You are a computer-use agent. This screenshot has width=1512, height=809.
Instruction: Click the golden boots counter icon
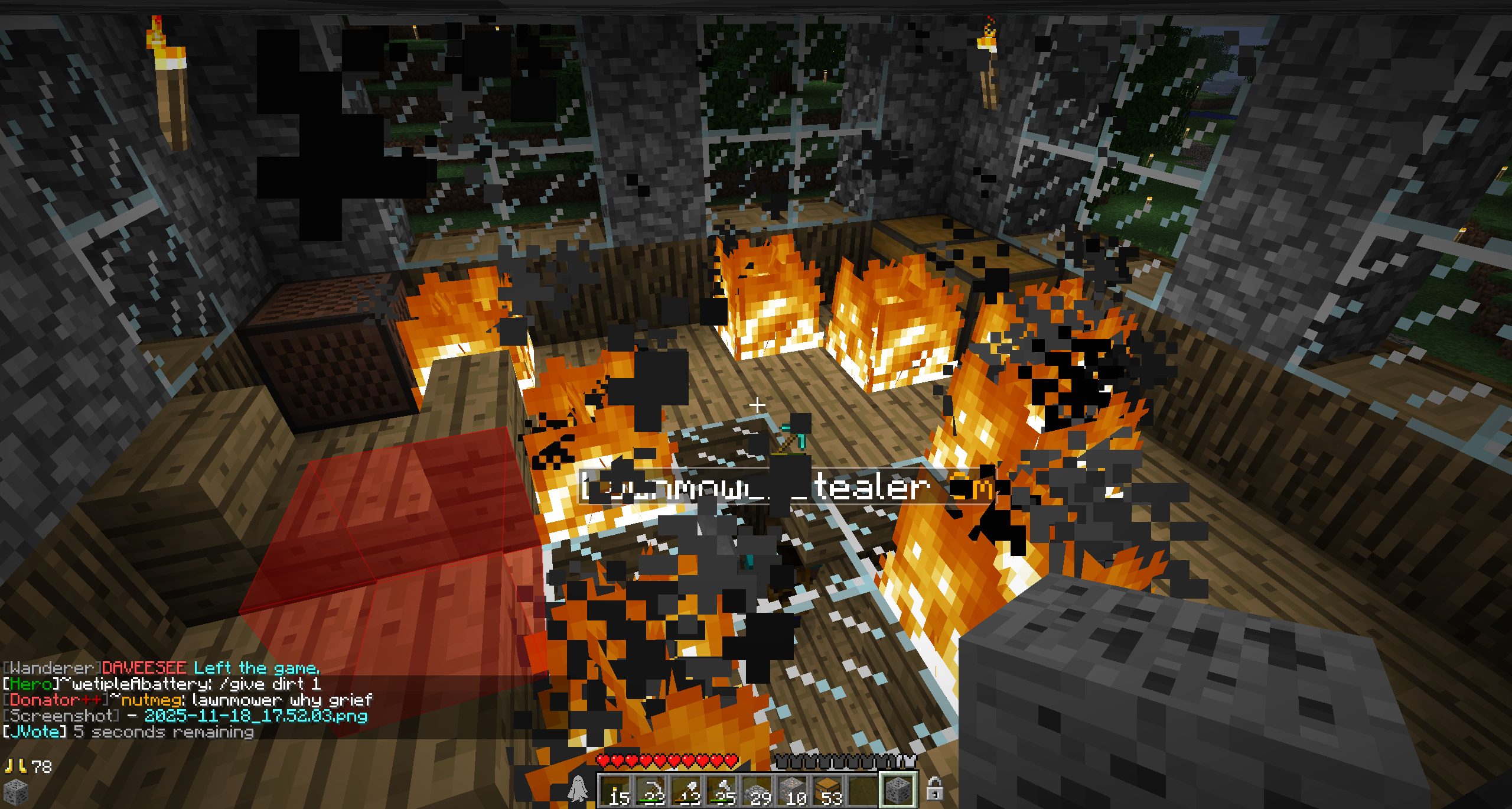[x=15, y=766]
